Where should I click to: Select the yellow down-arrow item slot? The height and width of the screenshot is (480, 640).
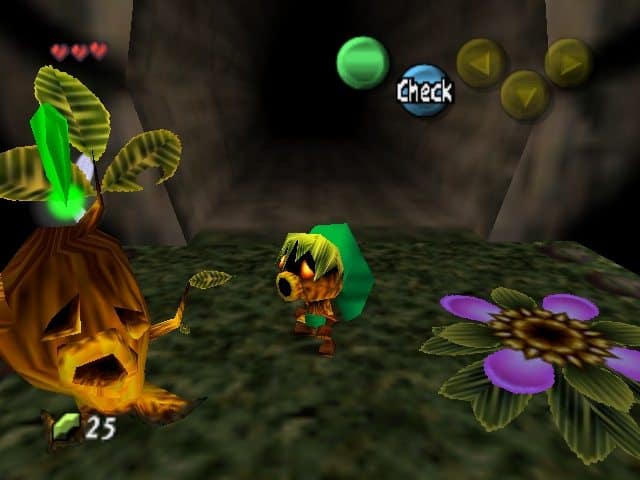click(525, 95)
